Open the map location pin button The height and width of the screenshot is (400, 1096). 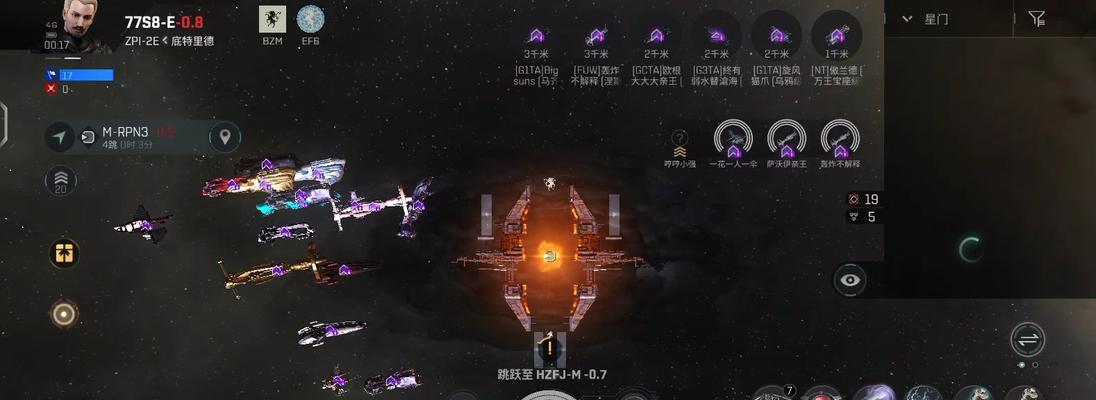click(x=224, y=136)
